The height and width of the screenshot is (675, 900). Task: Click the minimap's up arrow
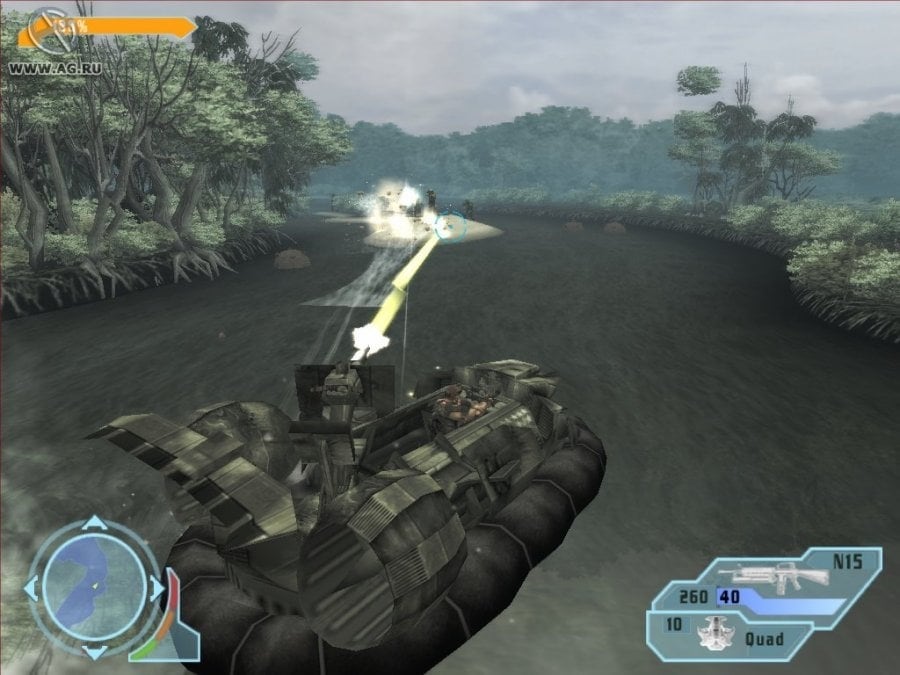(x=93, y=523)
